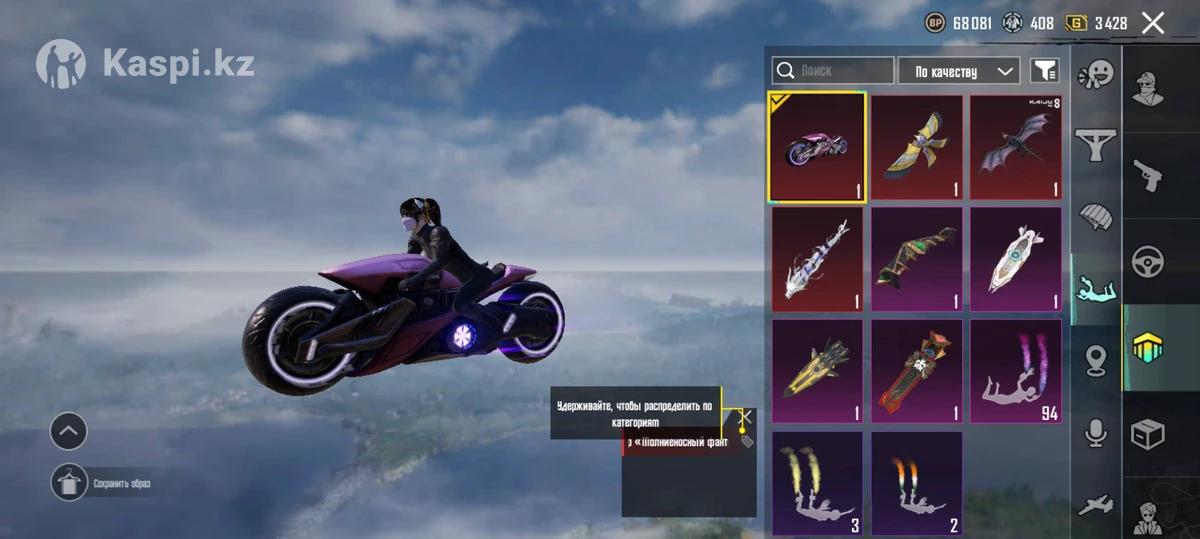Select the golden falcon glider slot
The width and height of the screenshot is (1200, 539).
coord(916,147)
